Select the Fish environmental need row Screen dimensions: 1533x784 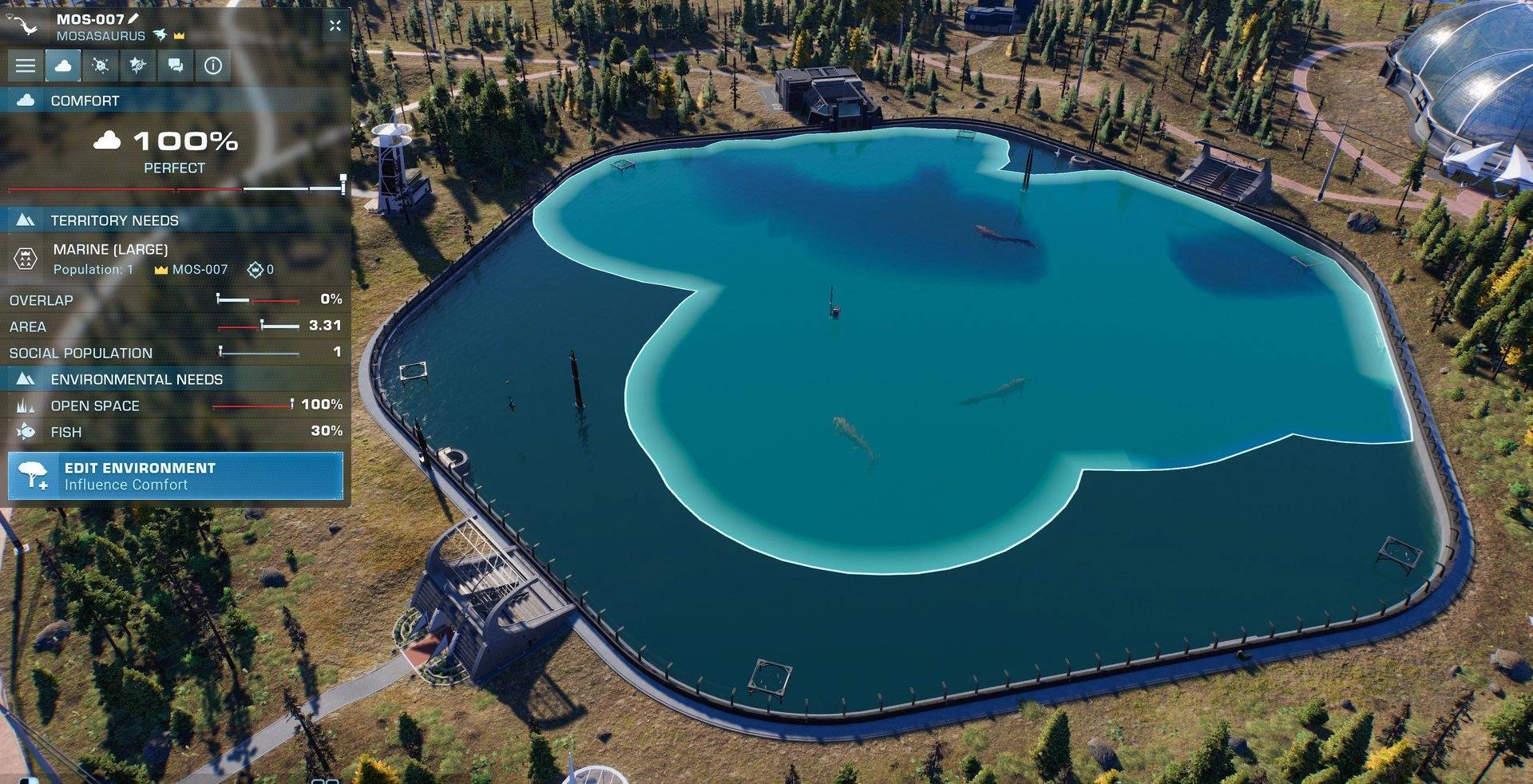point(176,432)
